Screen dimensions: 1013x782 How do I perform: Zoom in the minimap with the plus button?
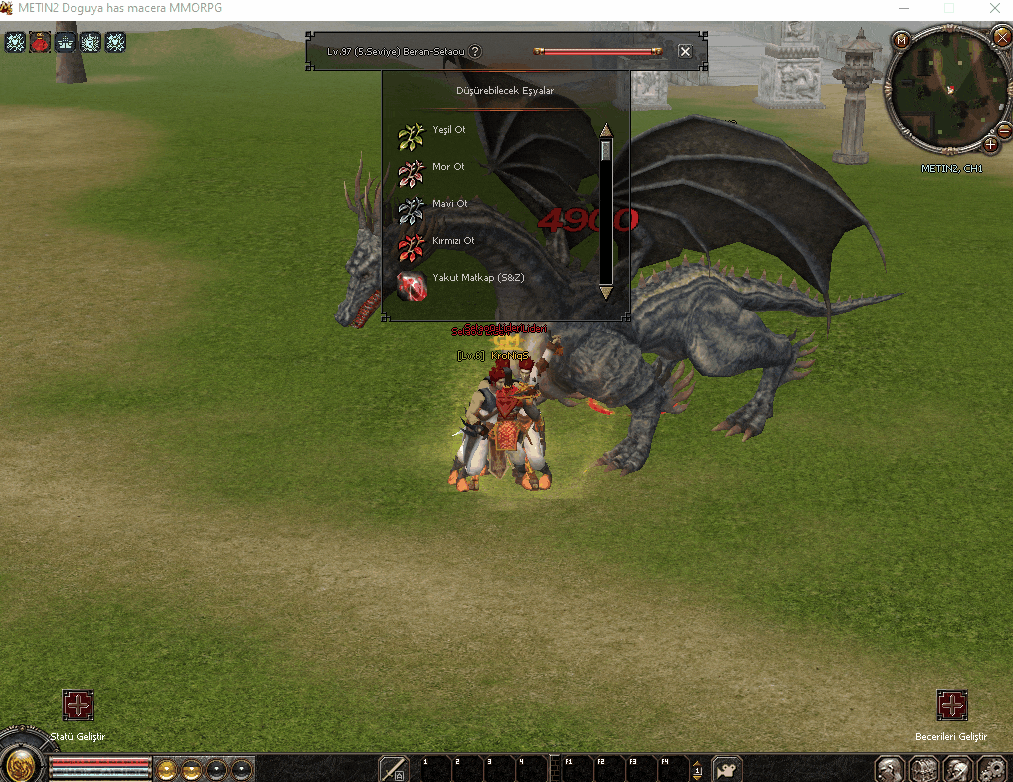tap(990, 145)
